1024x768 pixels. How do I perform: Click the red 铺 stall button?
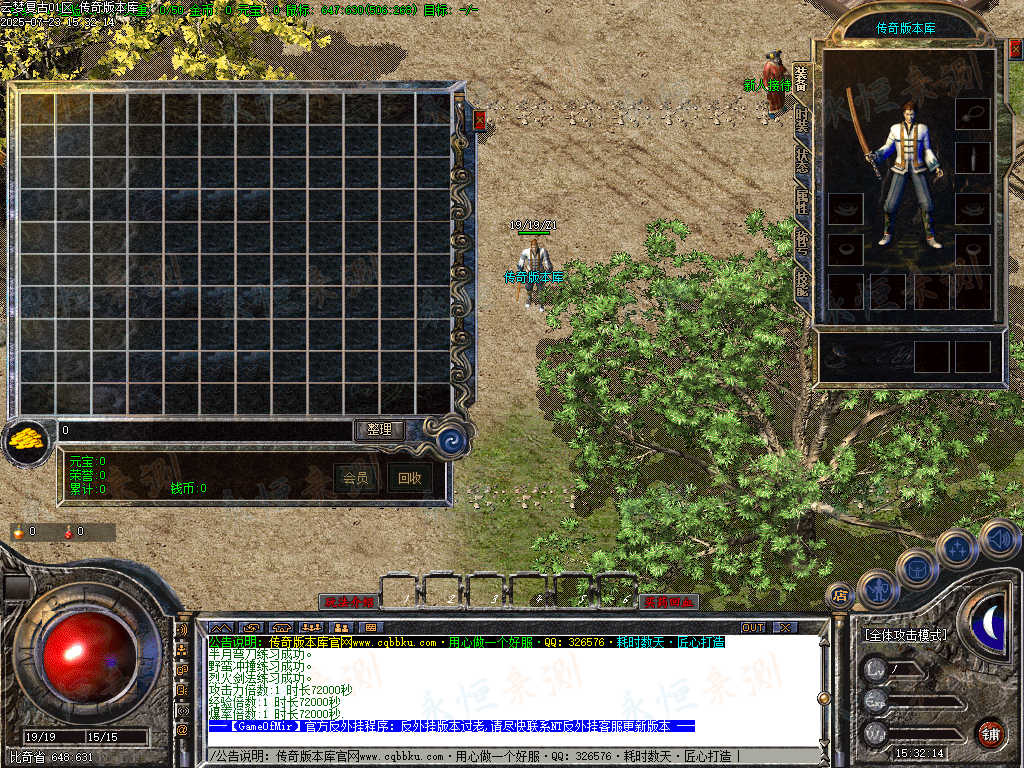click(x=990, y=733)
